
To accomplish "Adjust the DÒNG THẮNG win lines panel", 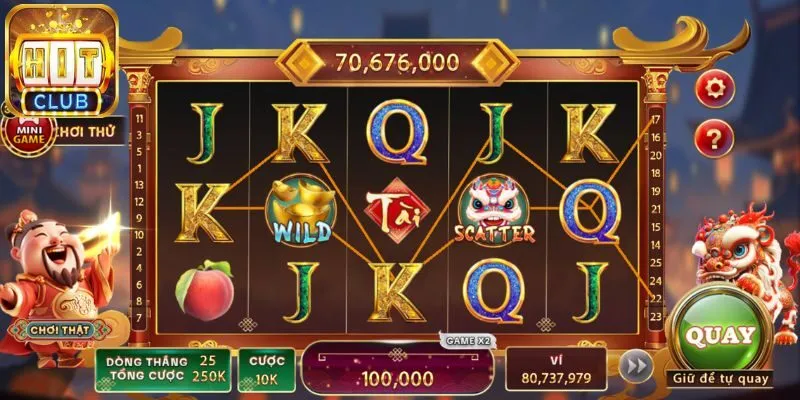I will (163, 368).
